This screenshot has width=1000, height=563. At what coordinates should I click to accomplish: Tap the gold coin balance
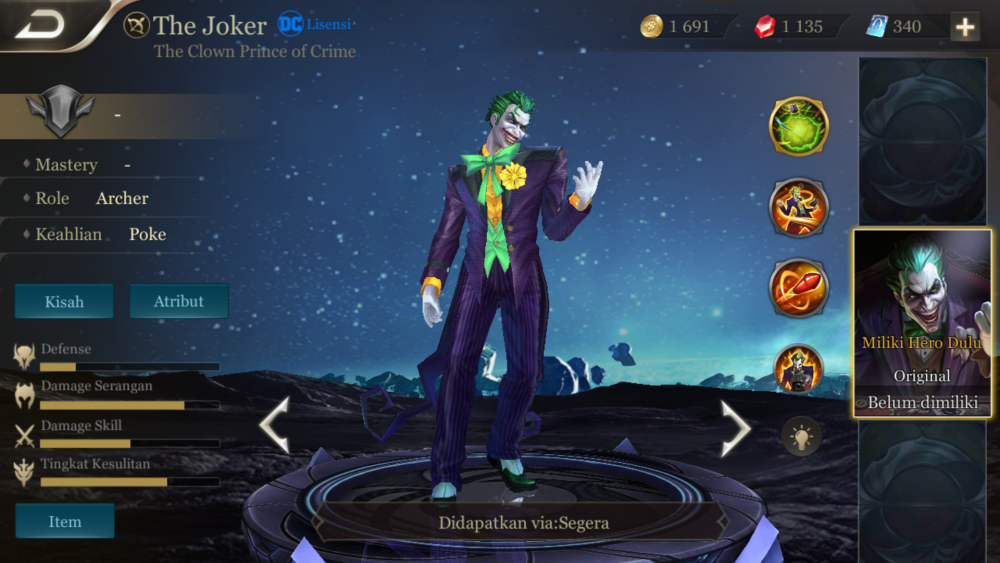pos(679,27)
